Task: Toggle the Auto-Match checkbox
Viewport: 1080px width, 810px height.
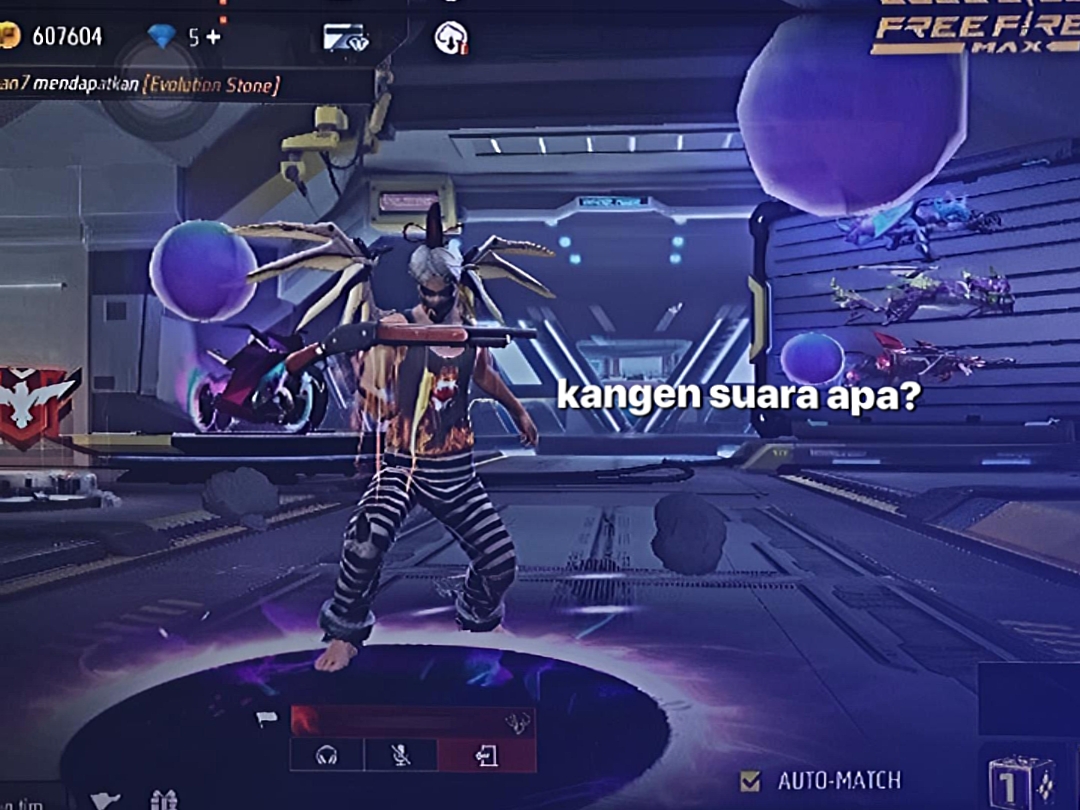Action: click(x=749, y=780)
